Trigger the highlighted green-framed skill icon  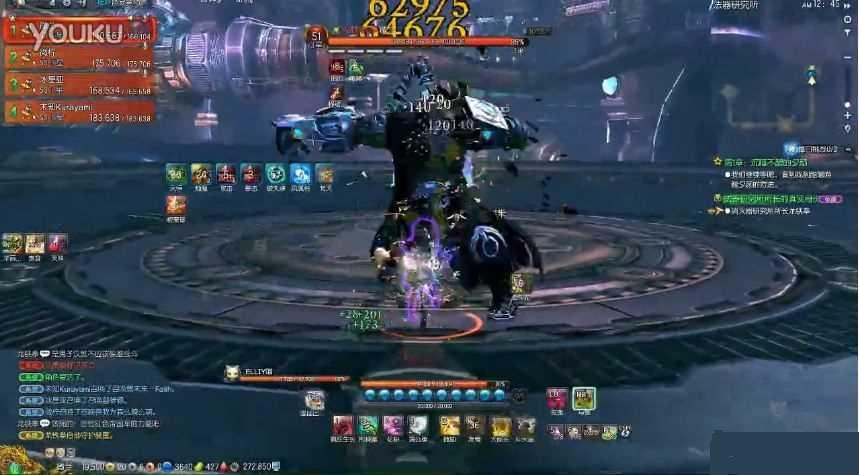tap(584, 399)
